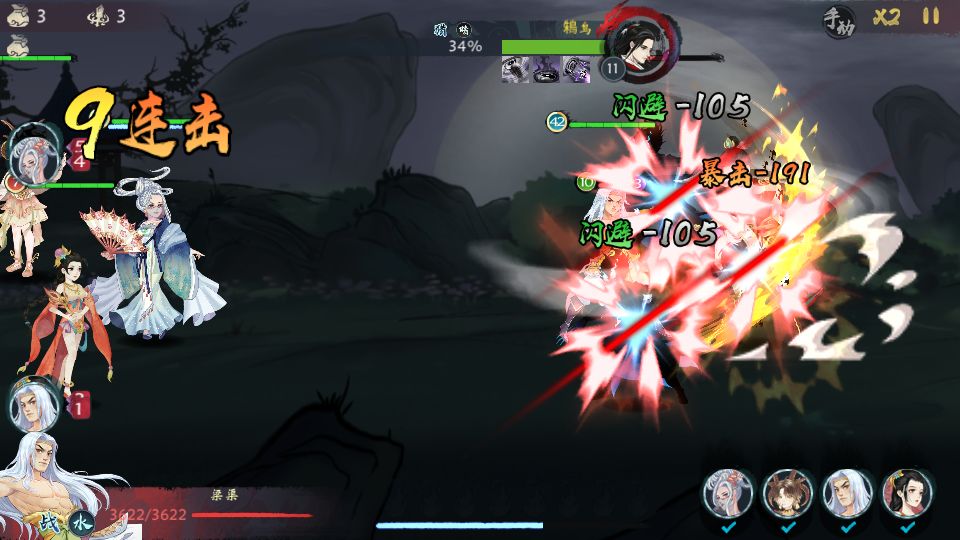Activate the antlered brown-haired hero skill portrait
Screen dimensions: 960x540
[788, 493]
